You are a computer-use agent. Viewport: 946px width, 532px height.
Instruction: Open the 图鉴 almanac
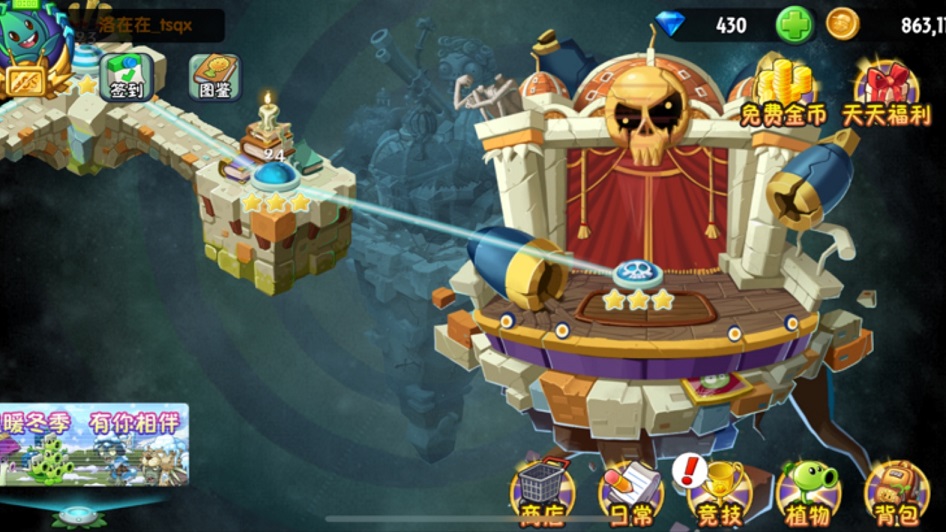[x=215, y=77]
